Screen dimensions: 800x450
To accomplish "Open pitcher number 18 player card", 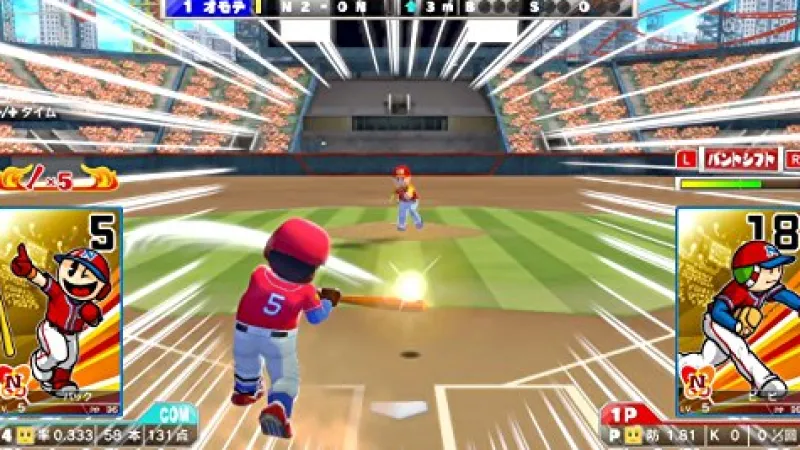I will pos(740,310).
